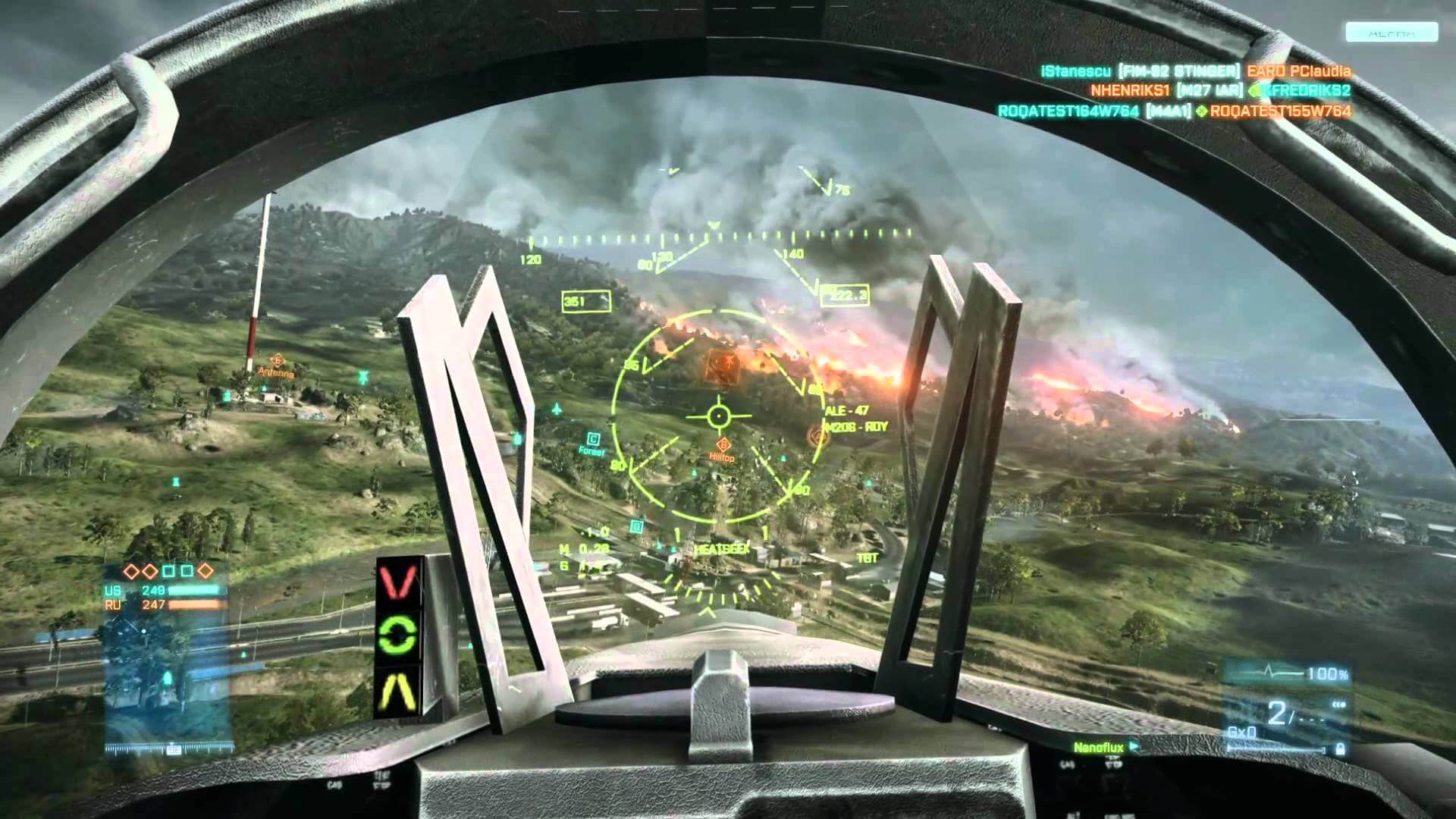Select the Antenna objective marker
This screenshot has height=819, width=1456.
pos(276,360)
